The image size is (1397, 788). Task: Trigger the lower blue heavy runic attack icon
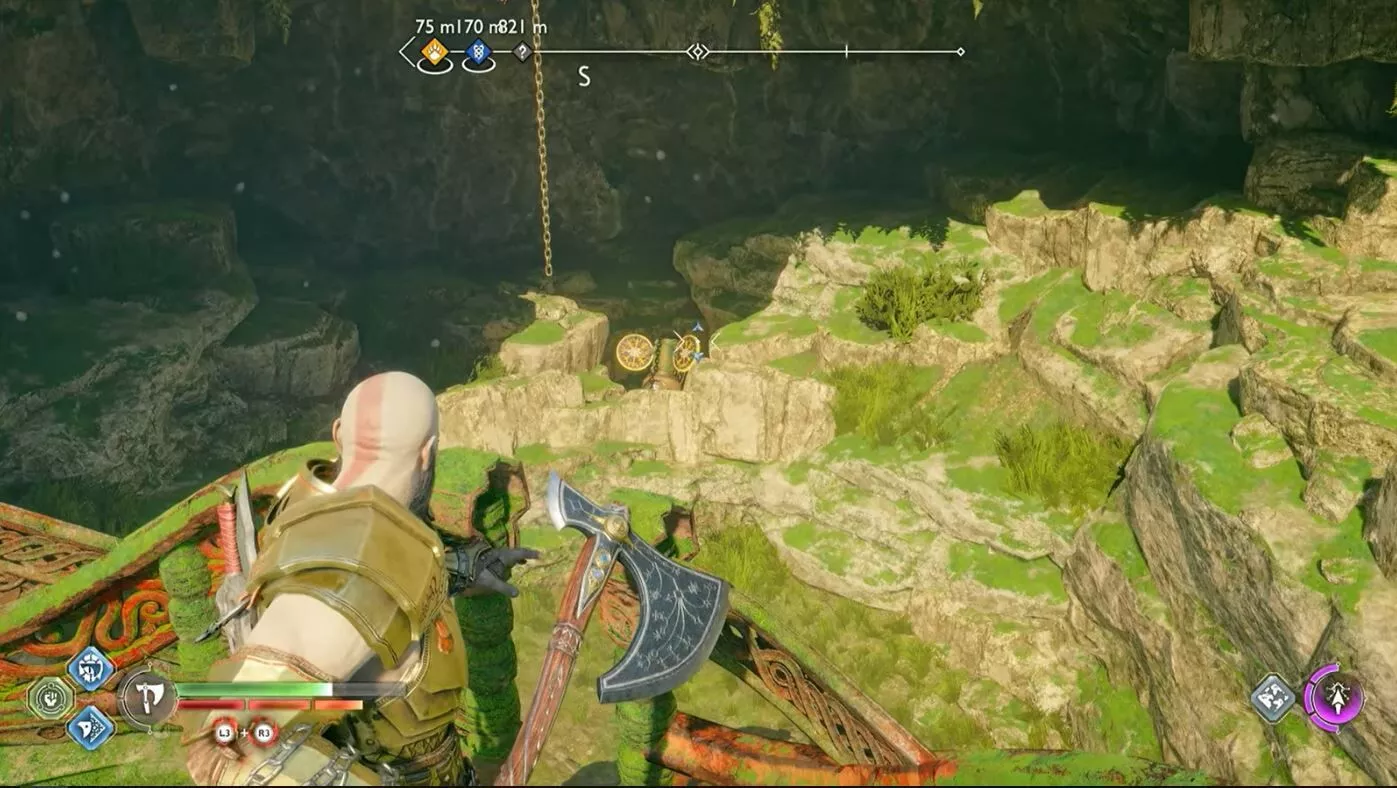[89, 729]
